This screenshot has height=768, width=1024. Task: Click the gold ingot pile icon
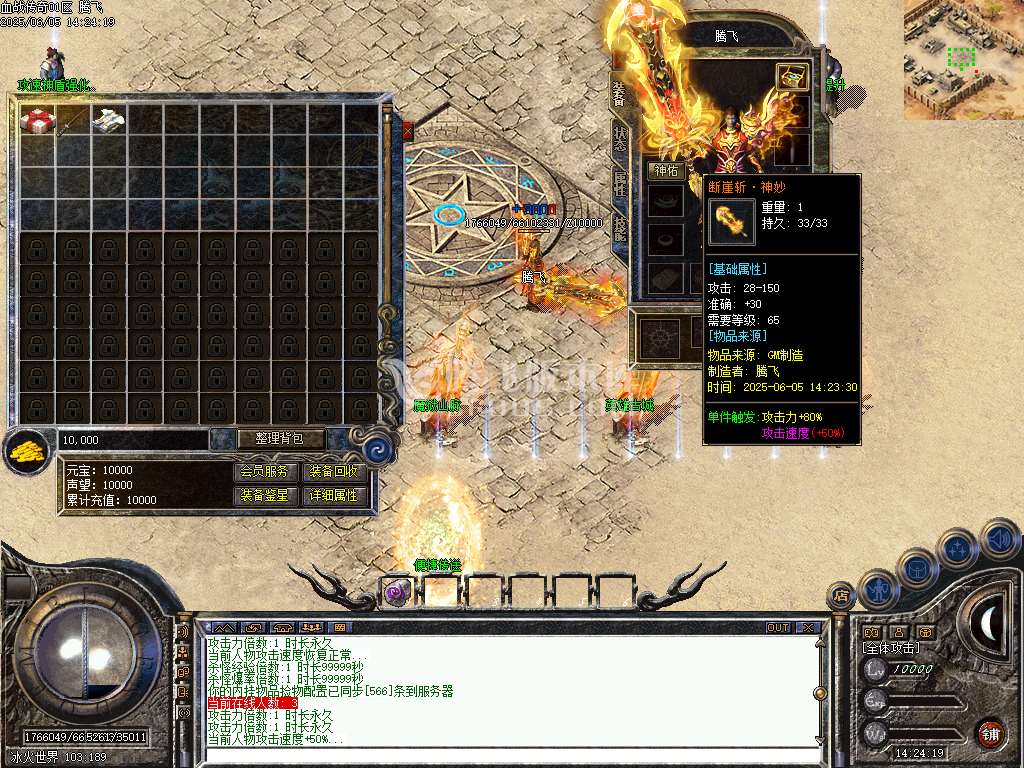(x=27, y=450)
